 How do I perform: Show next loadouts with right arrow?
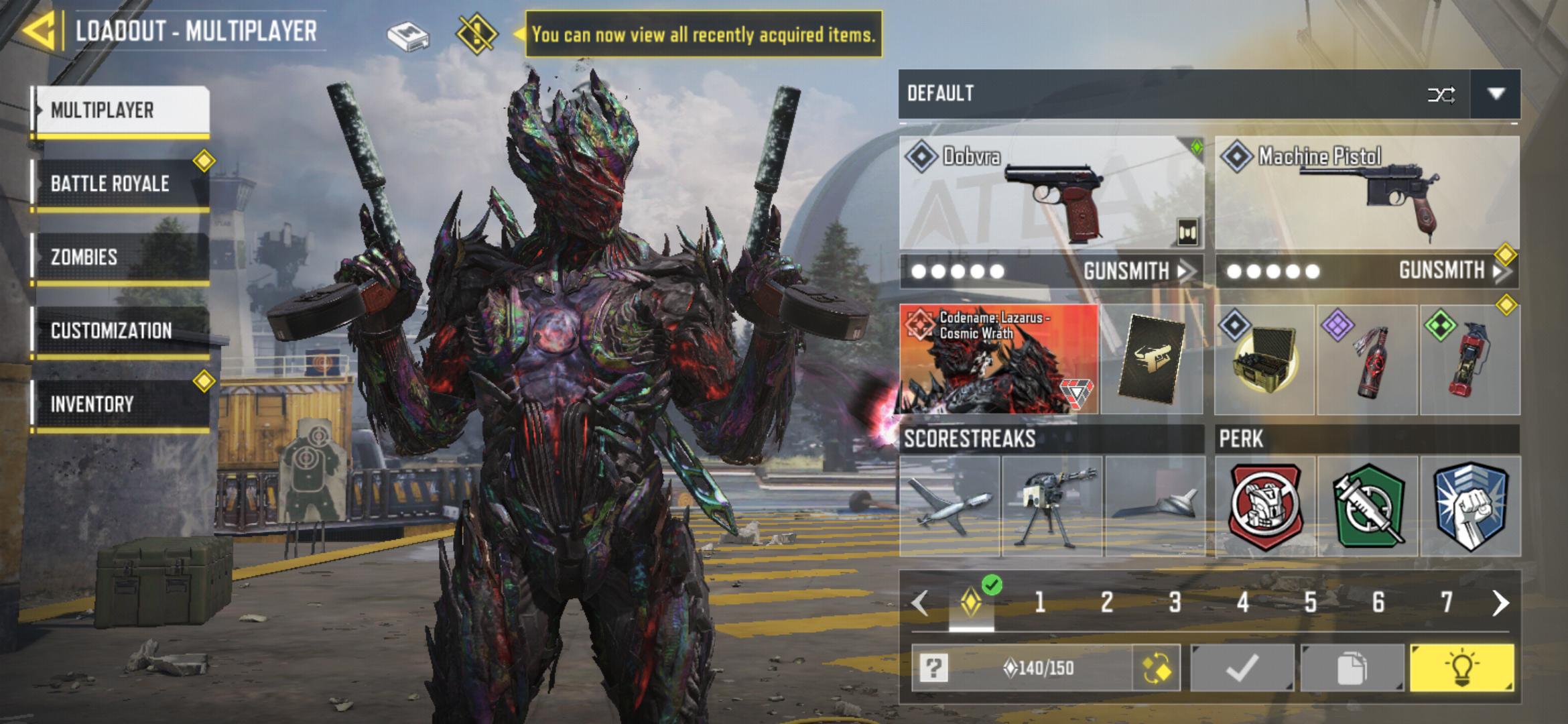point(1500,603)
